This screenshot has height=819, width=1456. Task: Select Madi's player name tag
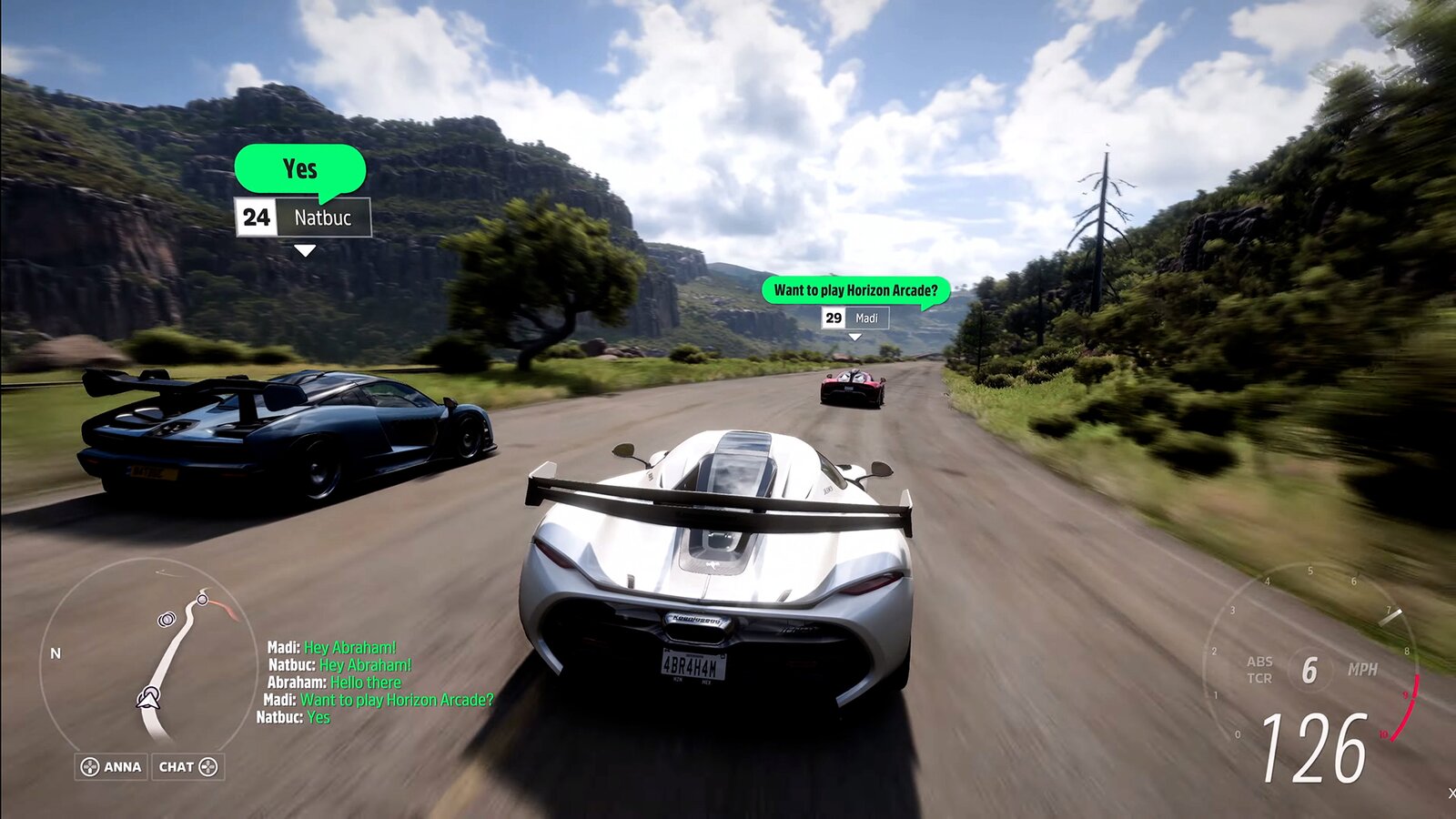click(x=854, y=318)
